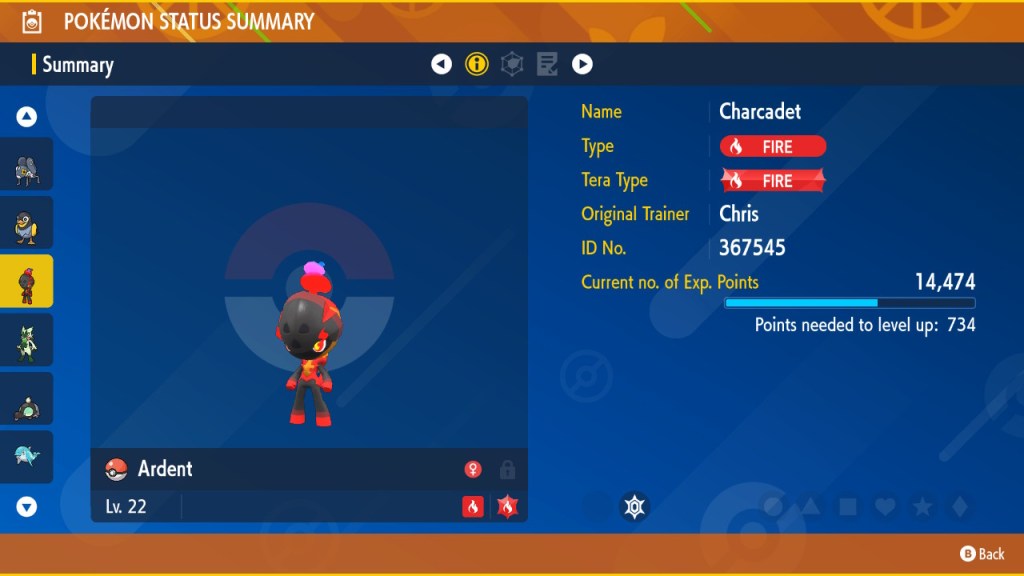
Task: Select the grey bug Pokémon at top of party
Action: click(x=27, y=165)
